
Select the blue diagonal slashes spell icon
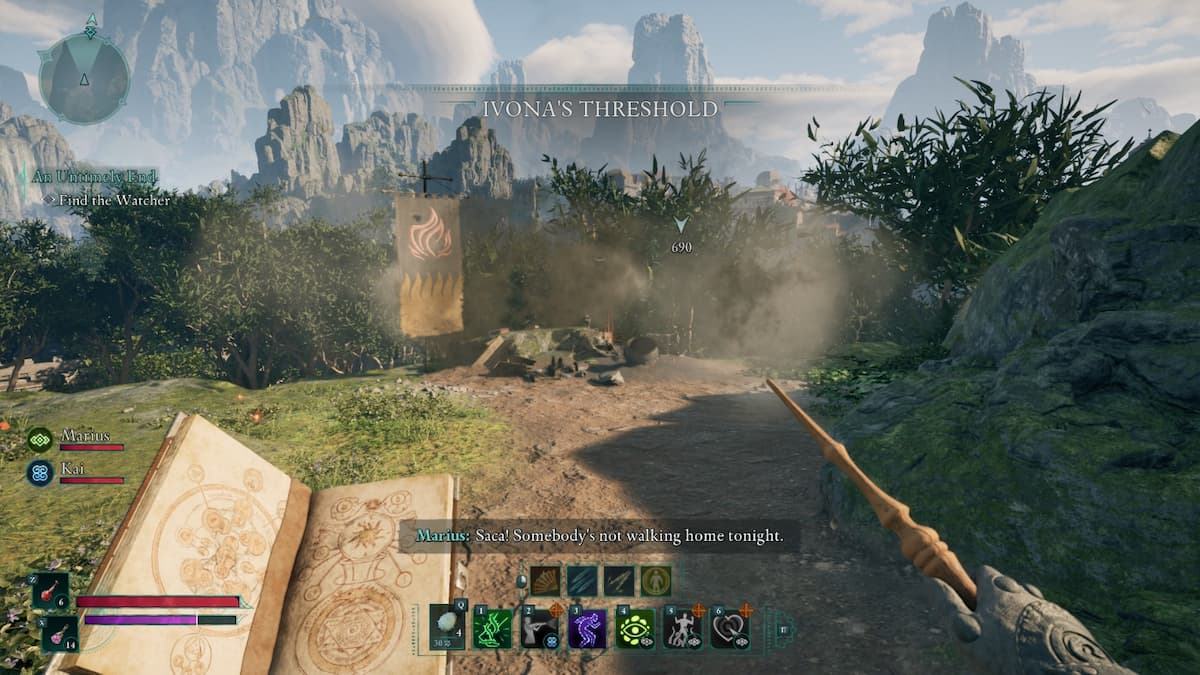[x=582, y=581]
